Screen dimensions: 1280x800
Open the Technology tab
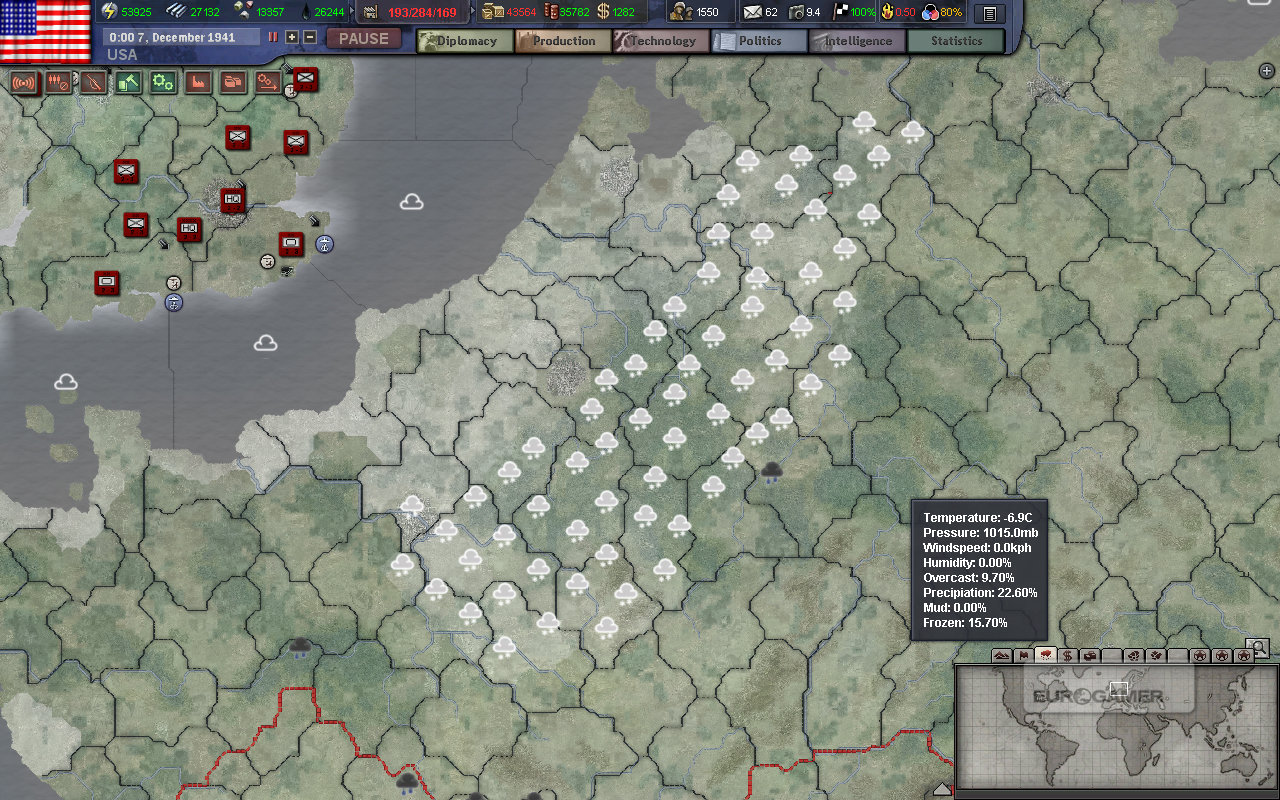tap(661, 41)
